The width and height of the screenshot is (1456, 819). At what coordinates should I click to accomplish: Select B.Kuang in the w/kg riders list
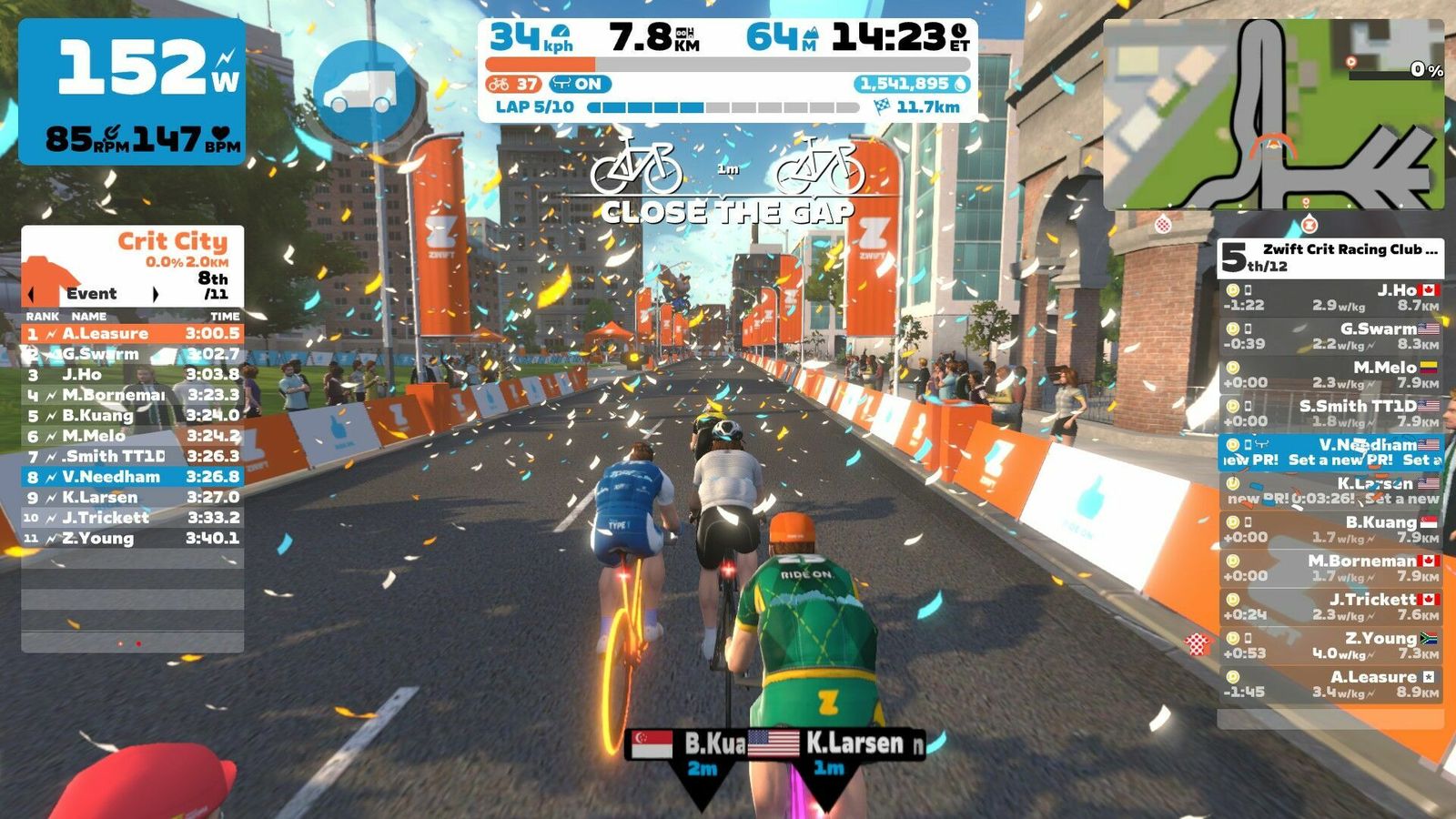pyautogui.click(x=1330, y=530)
